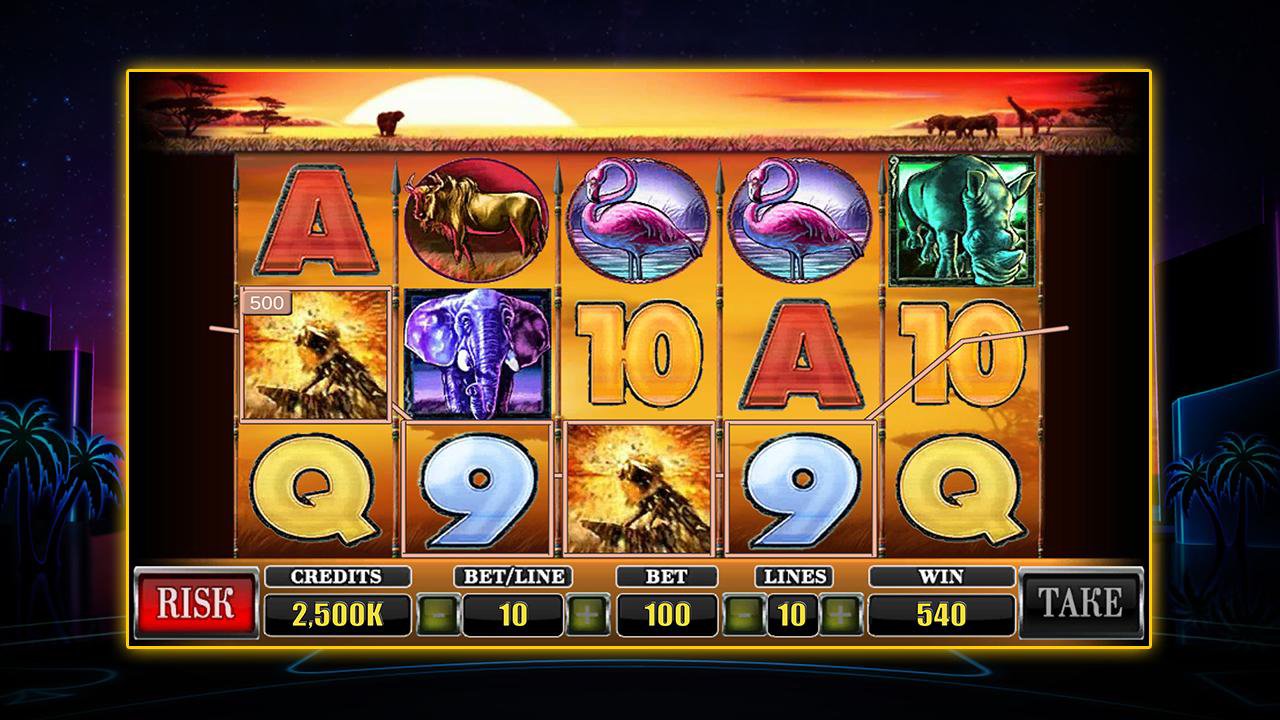Click the LINES value showing 10
Viewport: 1280px width, 720px height.
point(795,613)
